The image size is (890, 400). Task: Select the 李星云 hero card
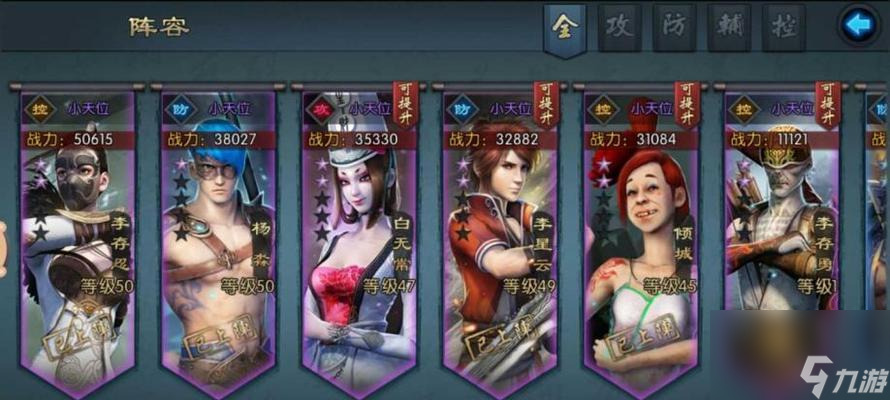(500, 240)
